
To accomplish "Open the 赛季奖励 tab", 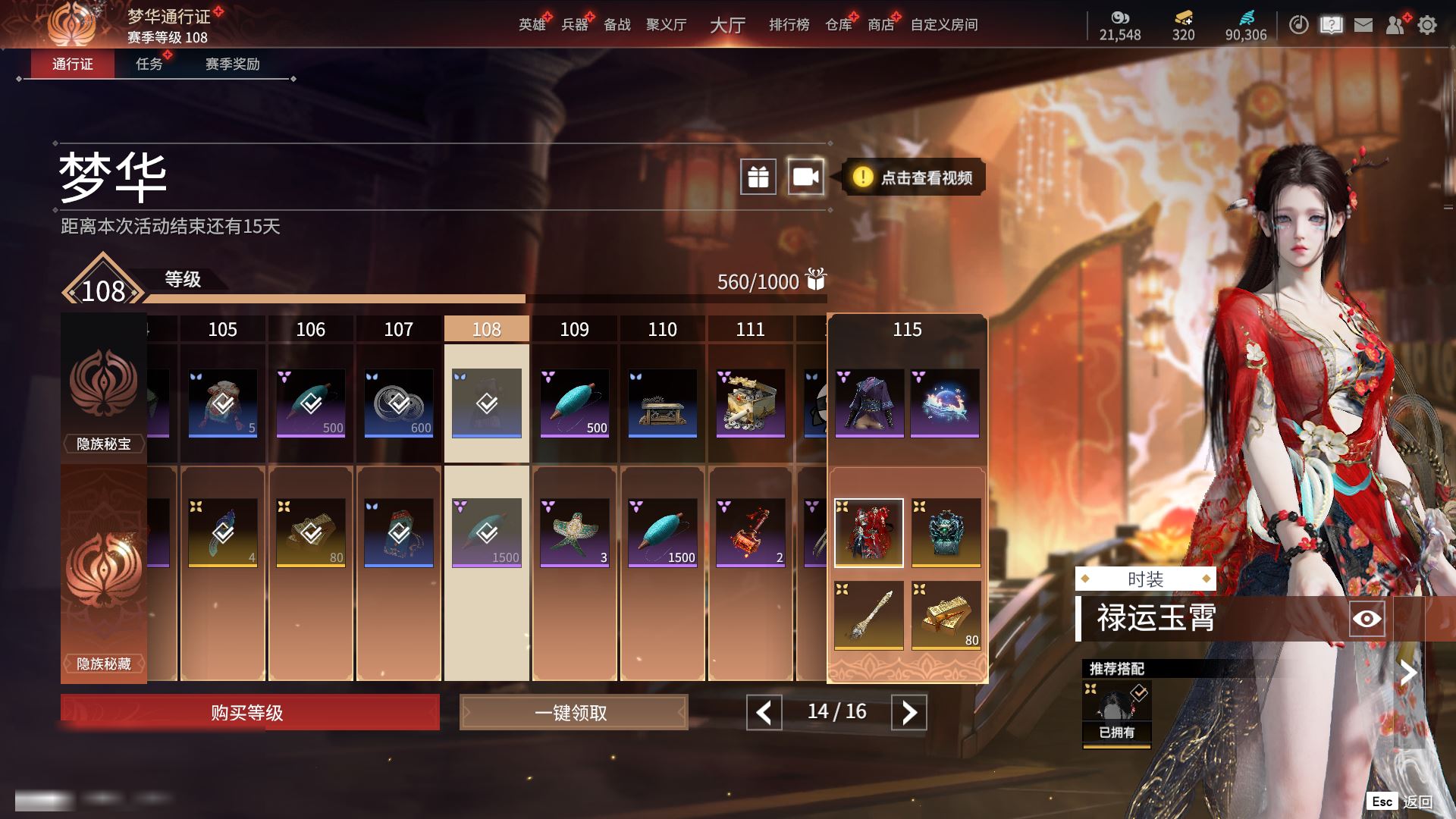I will coord(232,64).
